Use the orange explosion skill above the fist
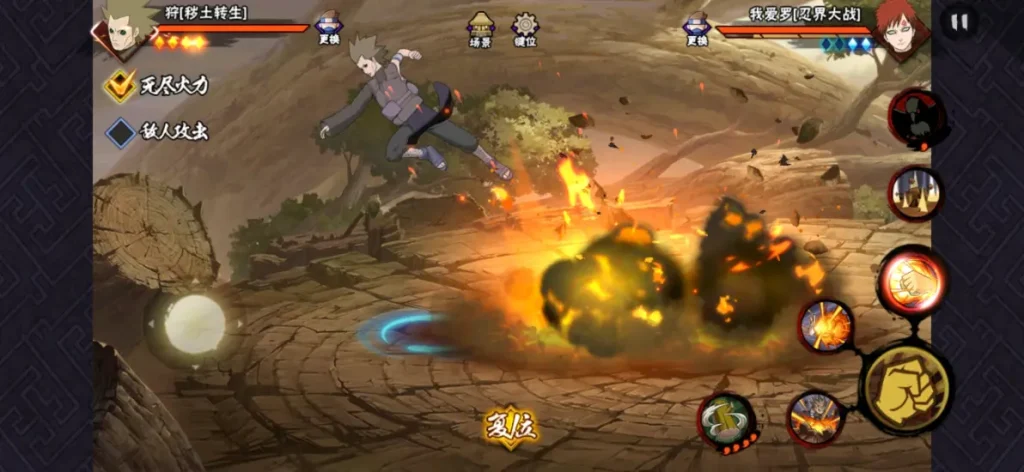The width and height of the screenshot is (1024, 472). click(x=826, y=326)
